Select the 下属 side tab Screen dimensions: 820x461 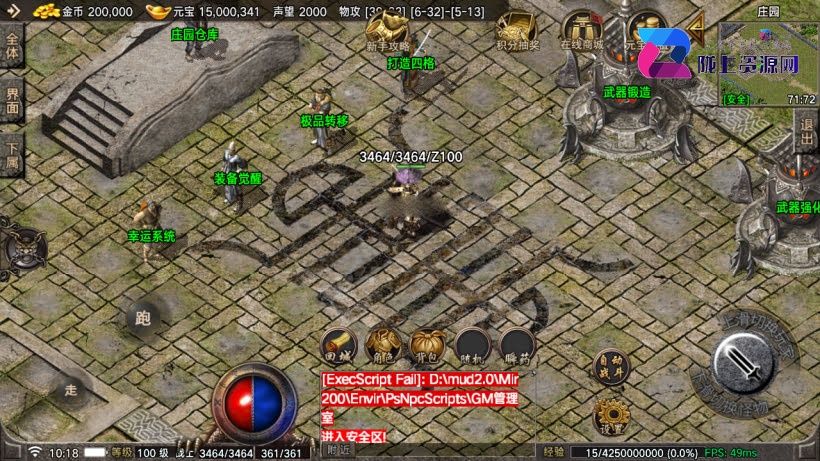[x=12, y=155]
